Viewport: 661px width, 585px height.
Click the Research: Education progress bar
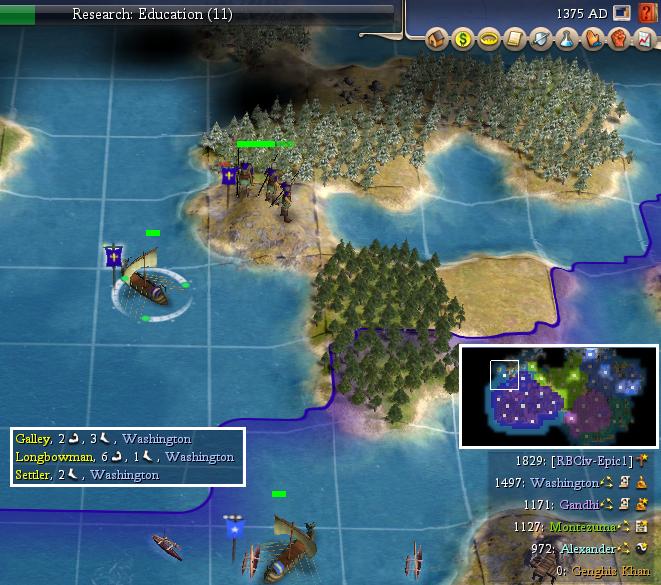(x=198, y=14)
